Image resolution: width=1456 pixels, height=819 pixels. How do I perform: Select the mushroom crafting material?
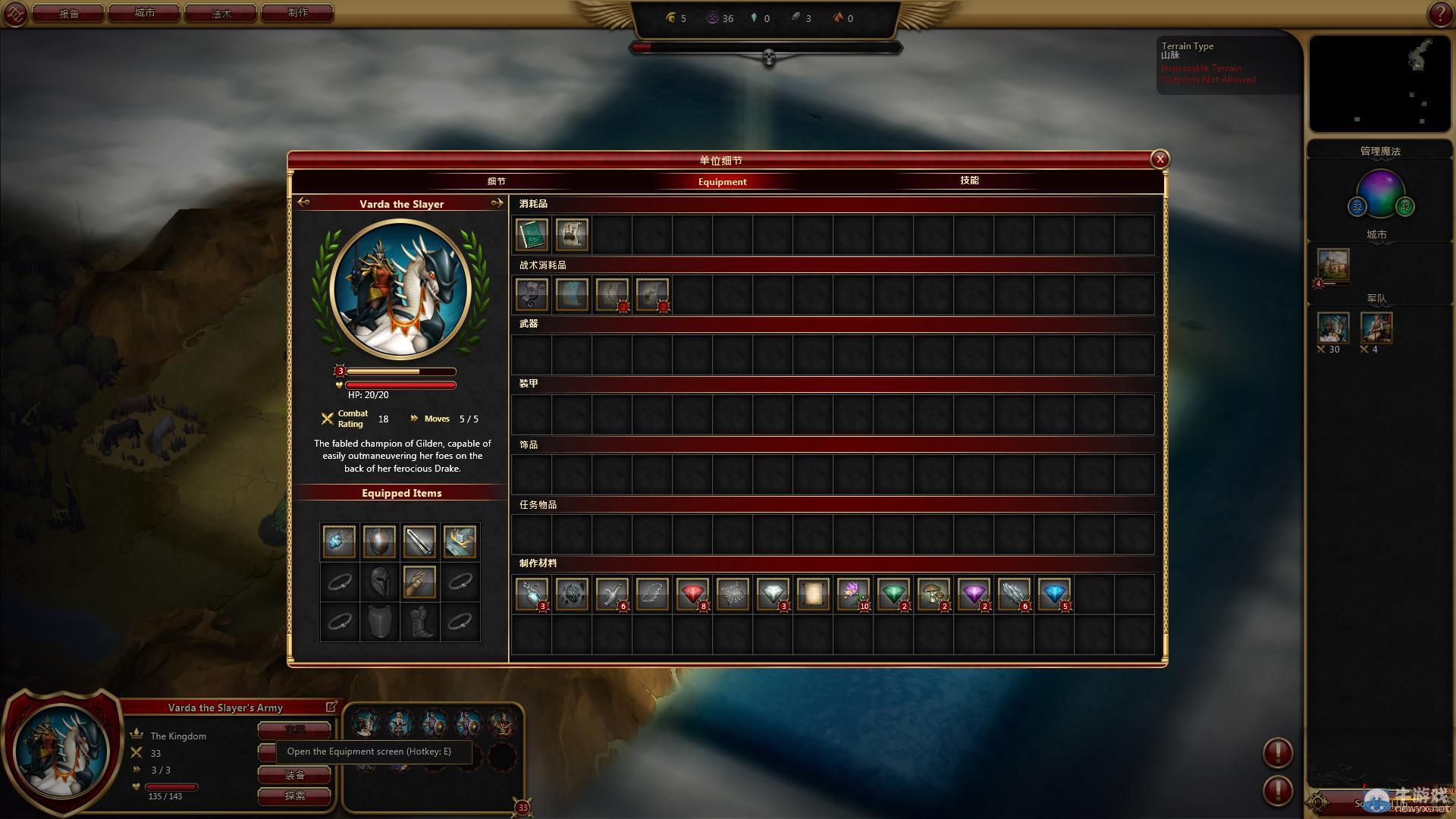click(933, 594)
